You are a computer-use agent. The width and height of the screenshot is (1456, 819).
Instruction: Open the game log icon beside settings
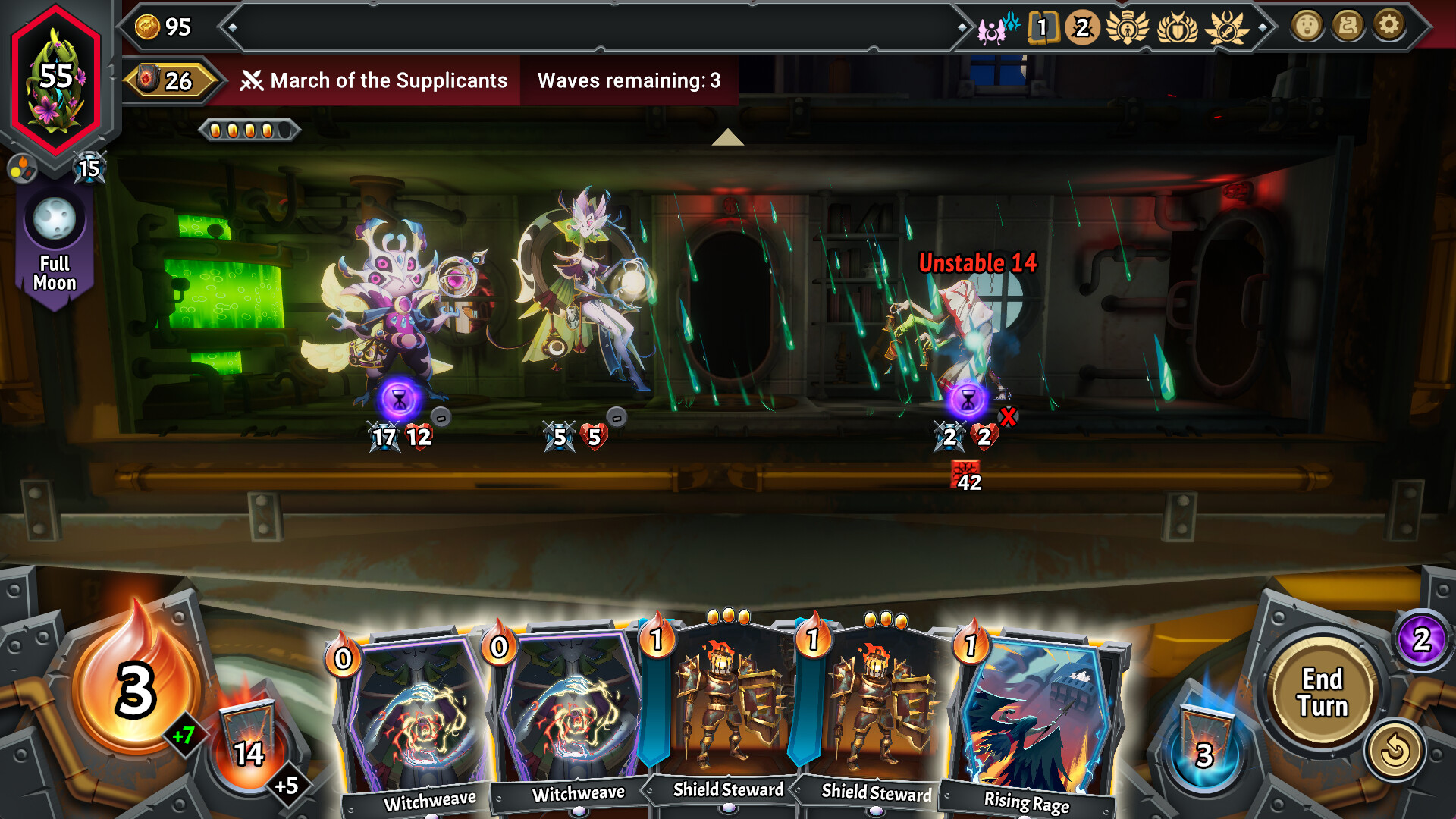1349,25
